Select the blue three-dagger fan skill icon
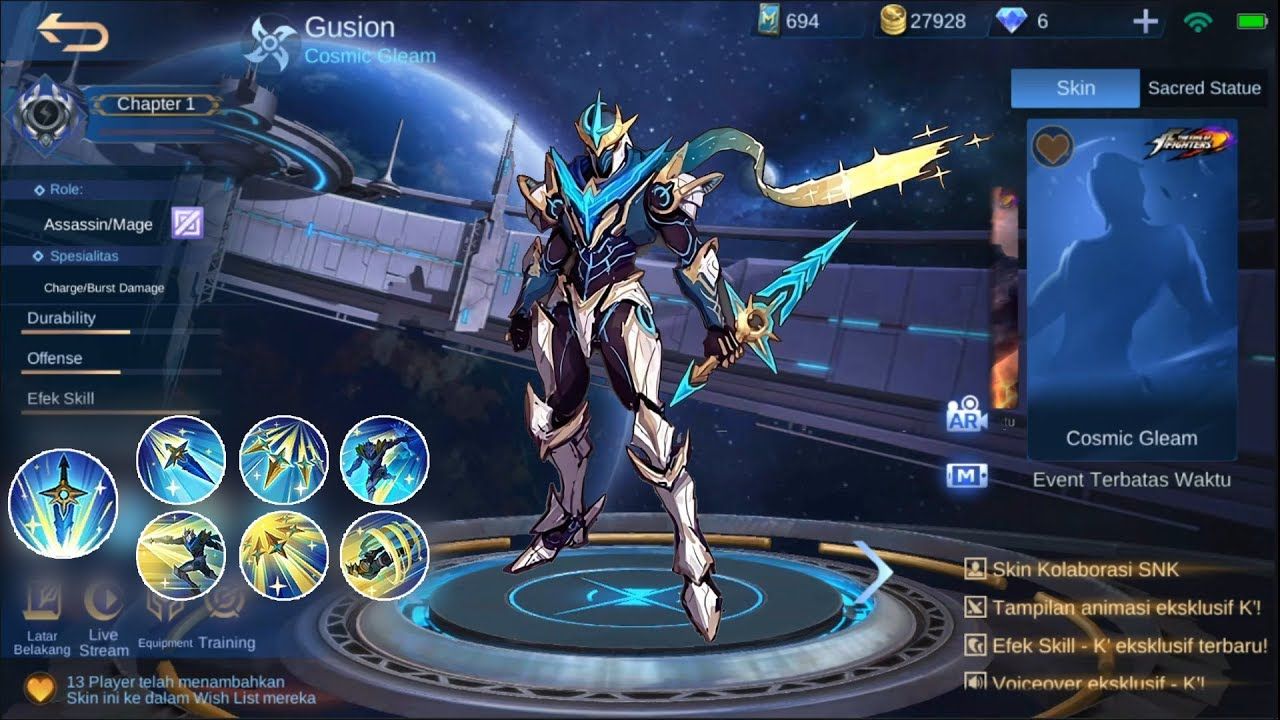The image size is (1280, 720). [284, 459]
